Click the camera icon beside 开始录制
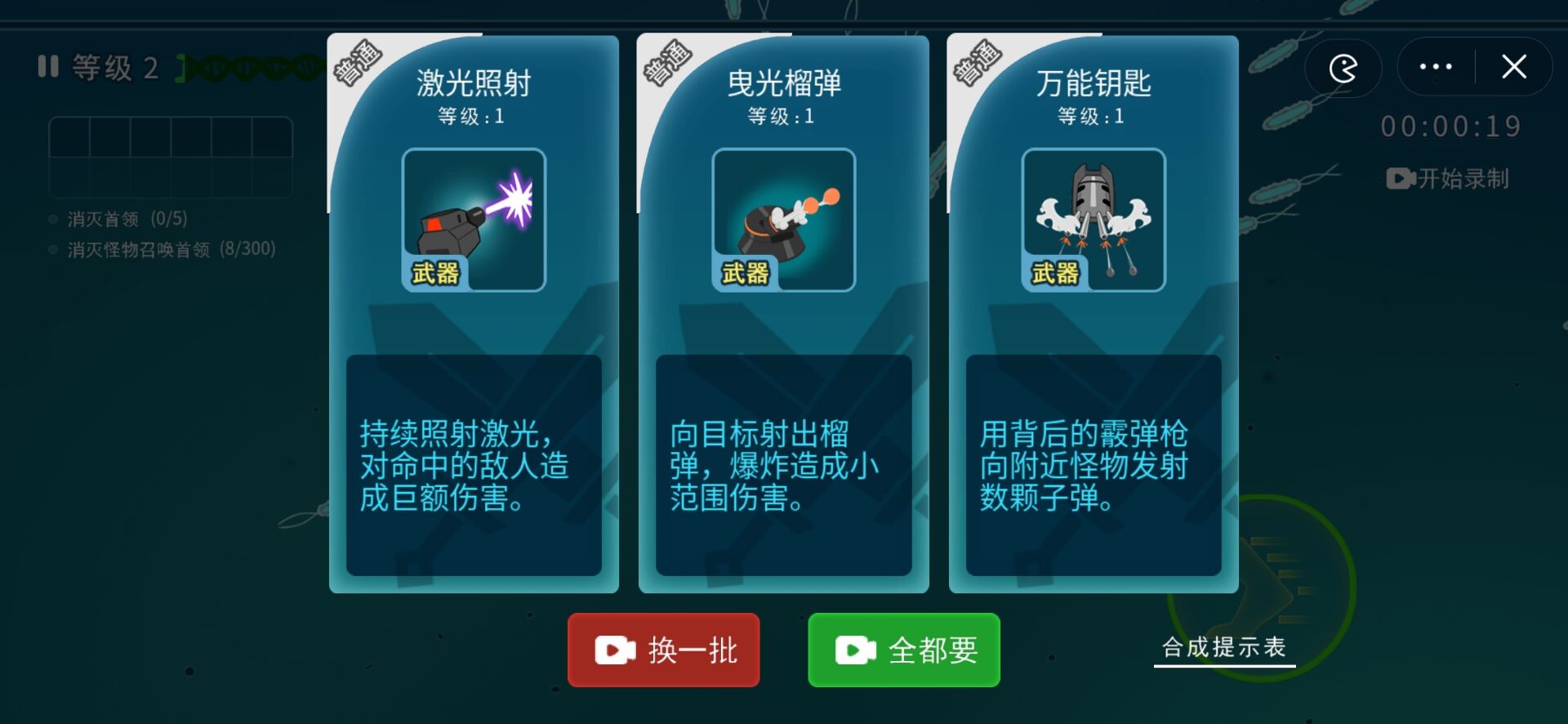 pos(1398,178)
